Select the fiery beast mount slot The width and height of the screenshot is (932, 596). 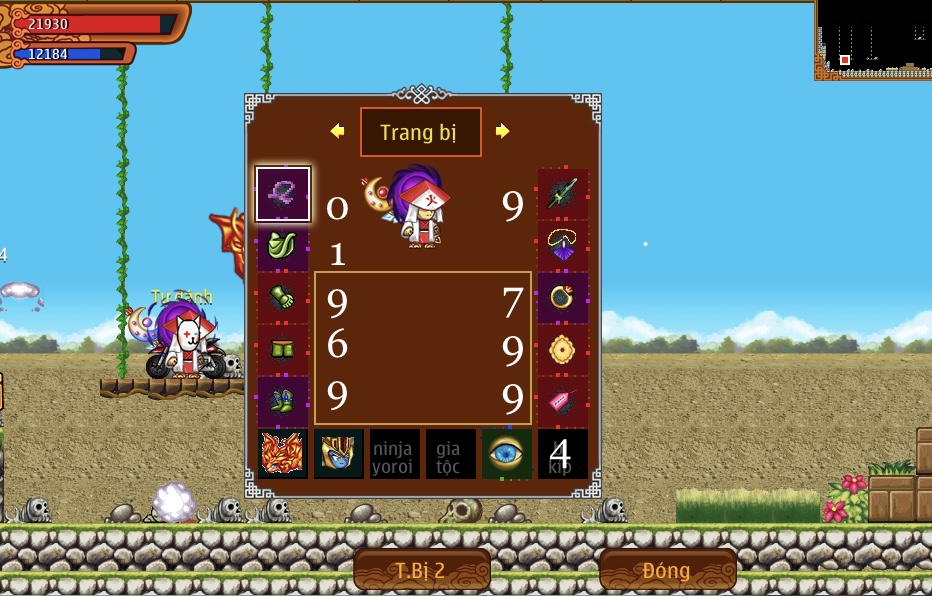click(283, 454)
